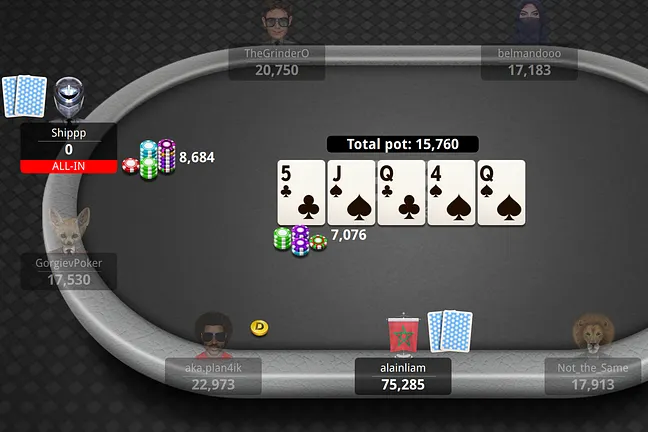The height and width of the screenshot is (432, 648).
Task: Open aka.plan4ik's player panel
Action: click(213, 376)
